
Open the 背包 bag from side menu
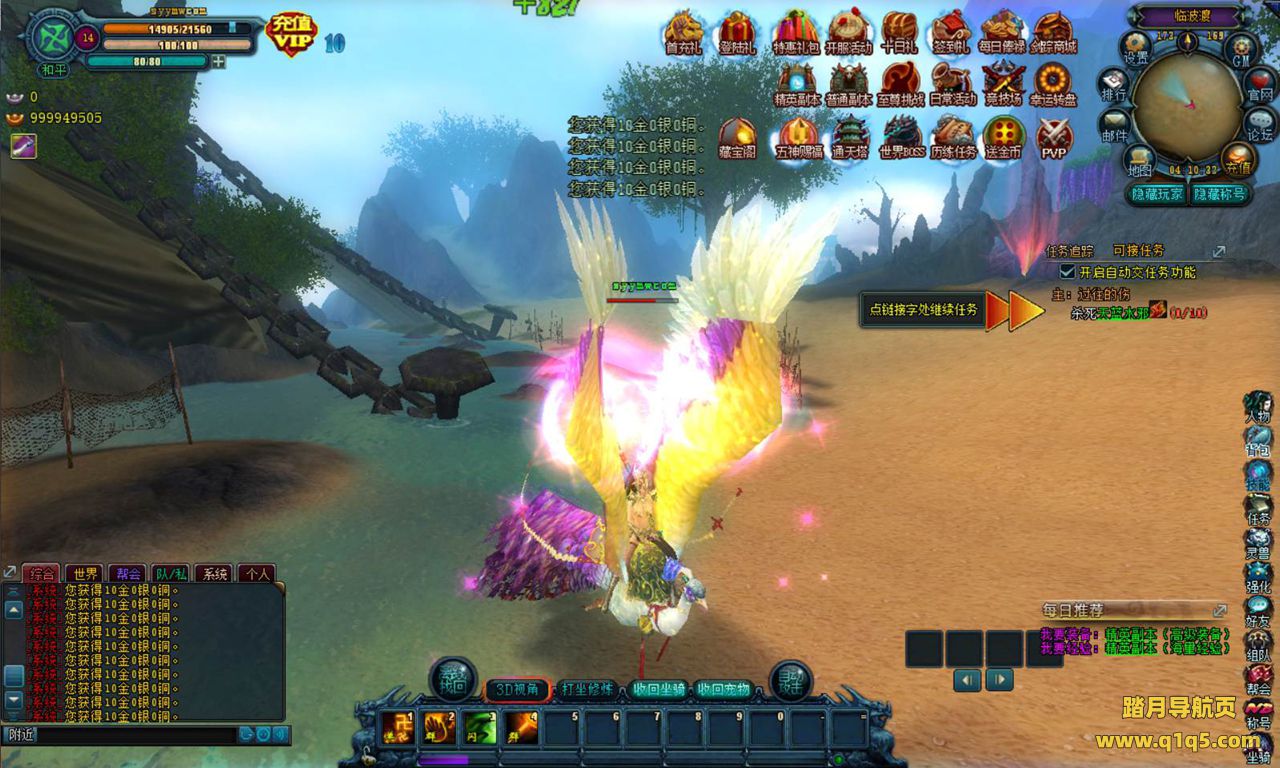pyautogui.click(x=1258, y=443)
